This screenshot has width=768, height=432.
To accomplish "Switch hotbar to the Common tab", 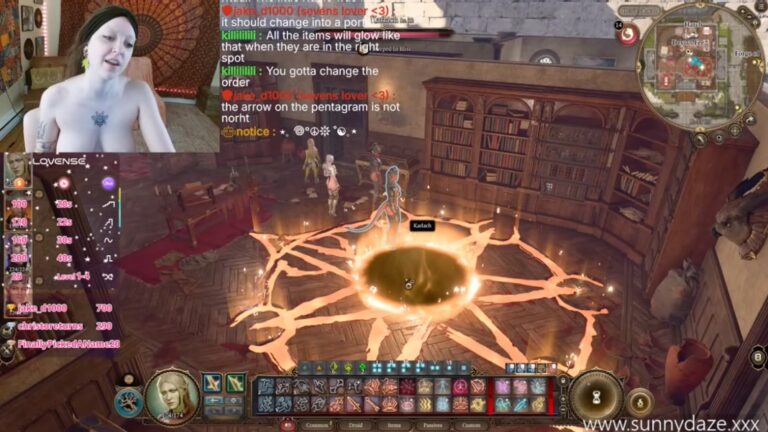I will tap(318, 424).
